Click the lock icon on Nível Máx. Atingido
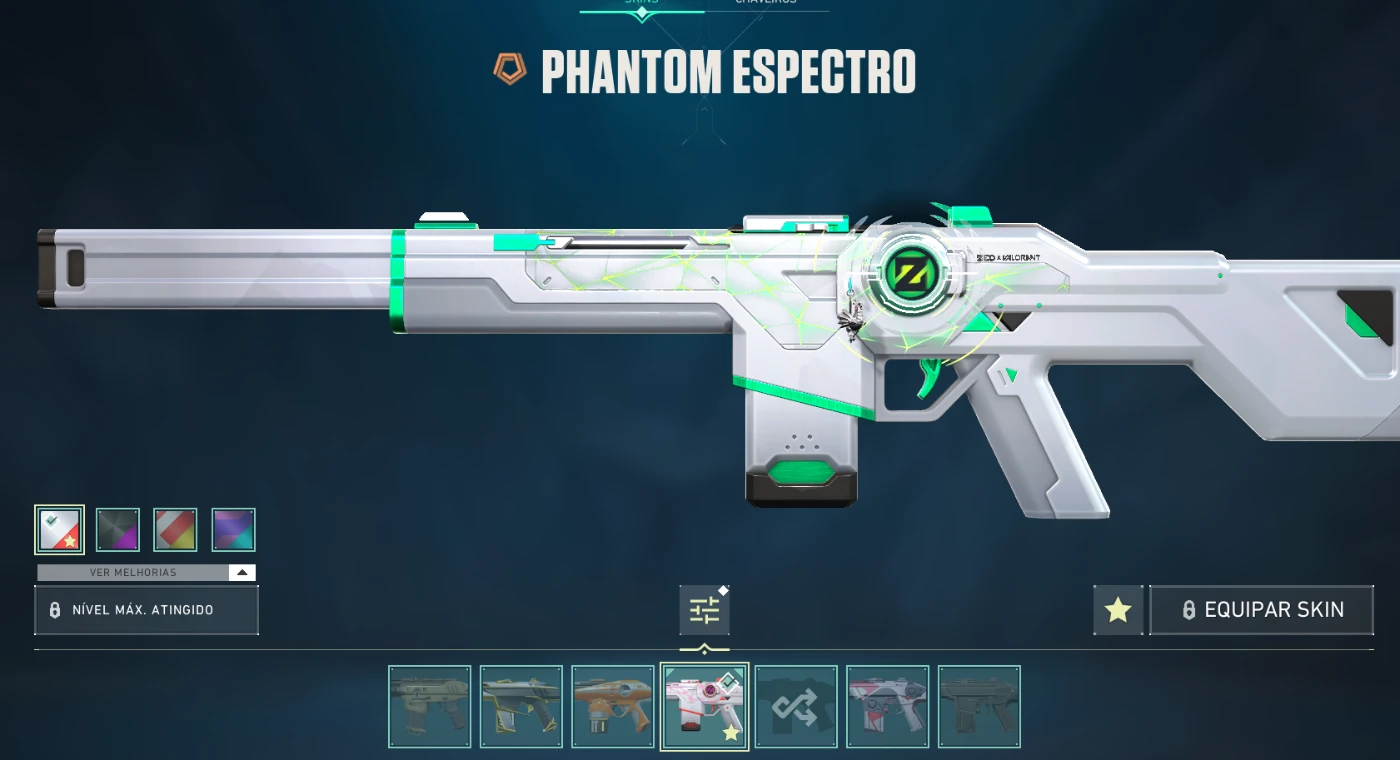1400x760 pixels. 53,610
